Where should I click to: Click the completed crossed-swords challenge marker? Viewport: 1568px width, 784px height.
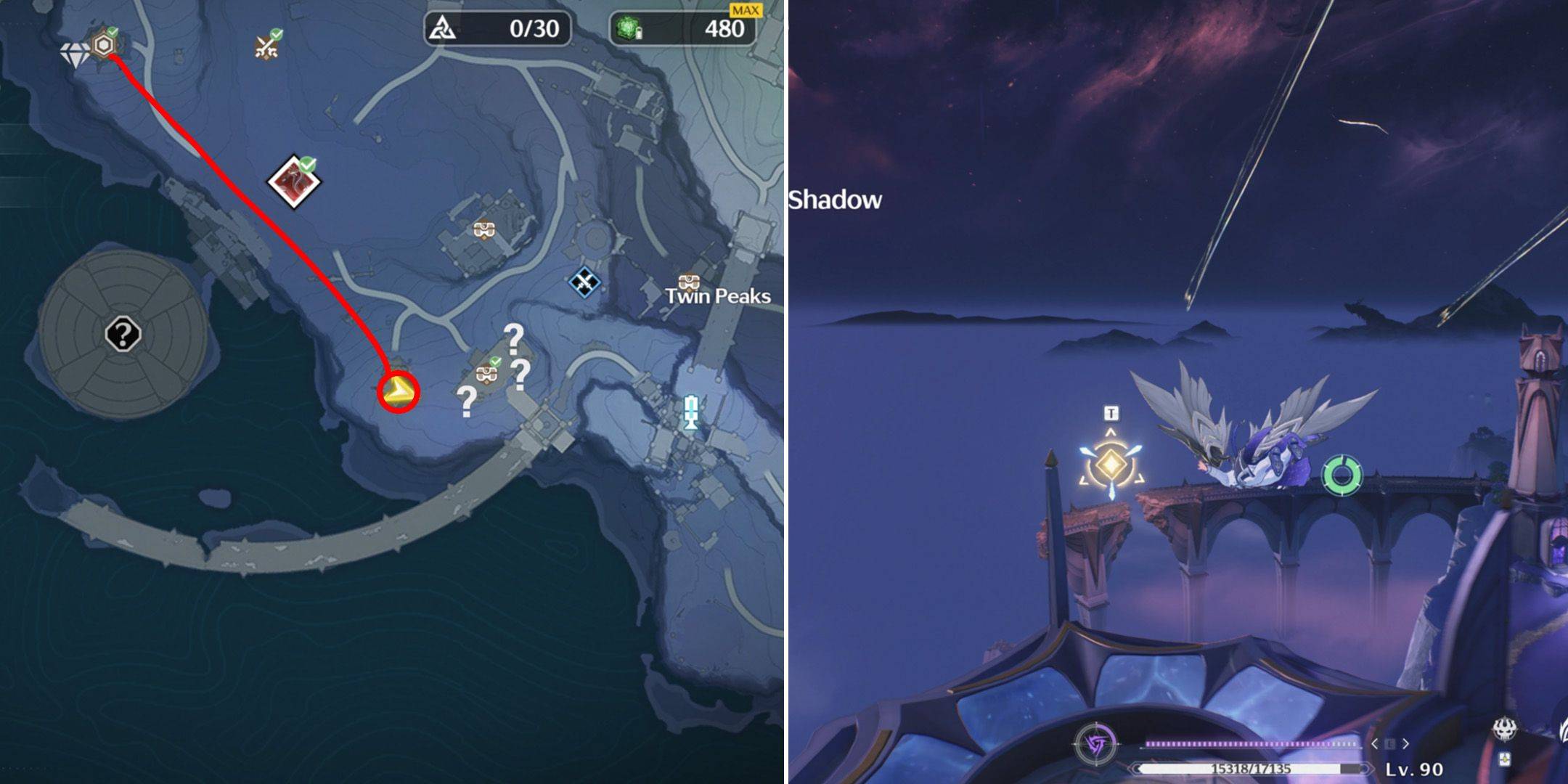coord(267,46)
